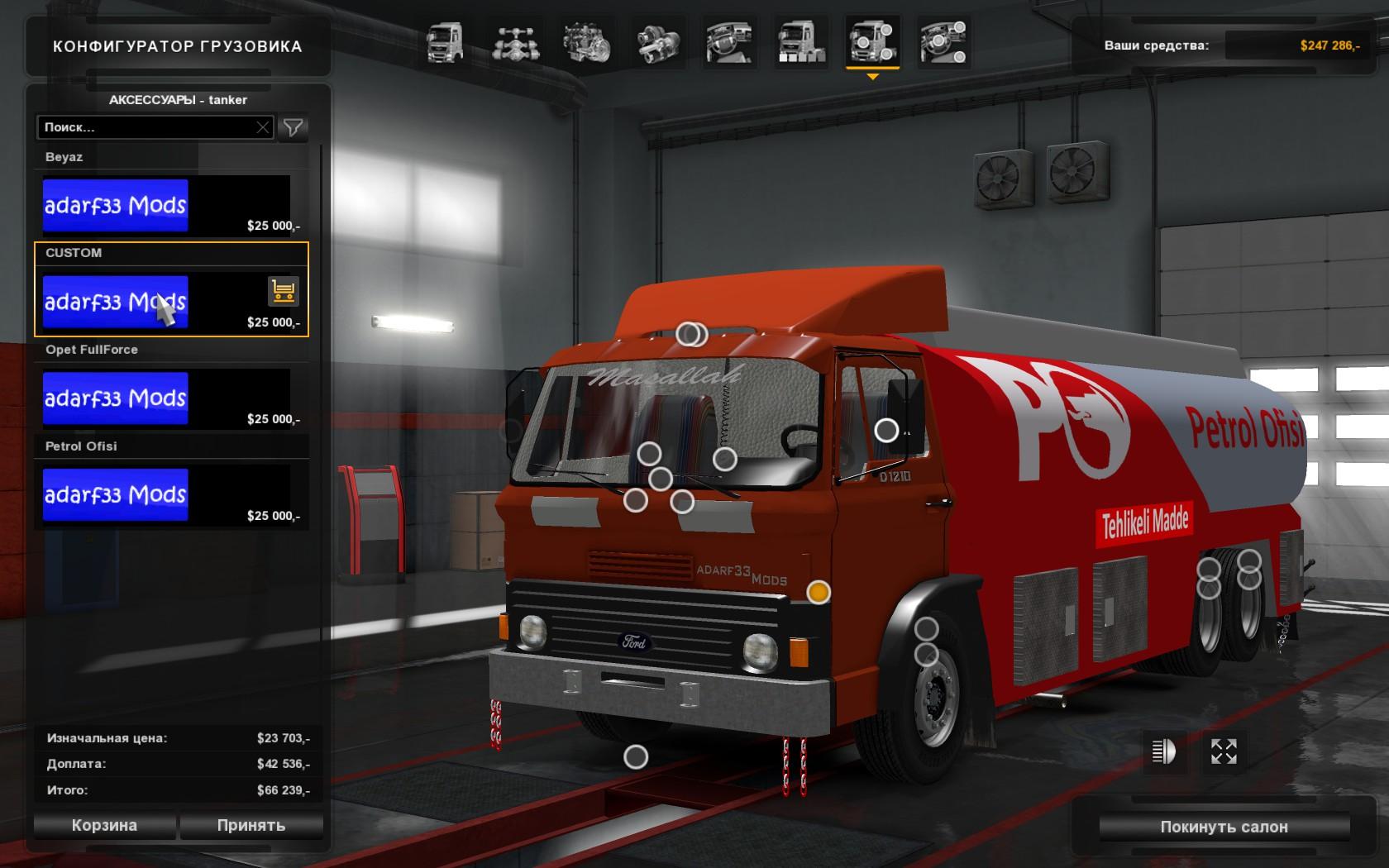Open the cab category tab
Screen dimensions: 1389x868
(x=445, y=43)
